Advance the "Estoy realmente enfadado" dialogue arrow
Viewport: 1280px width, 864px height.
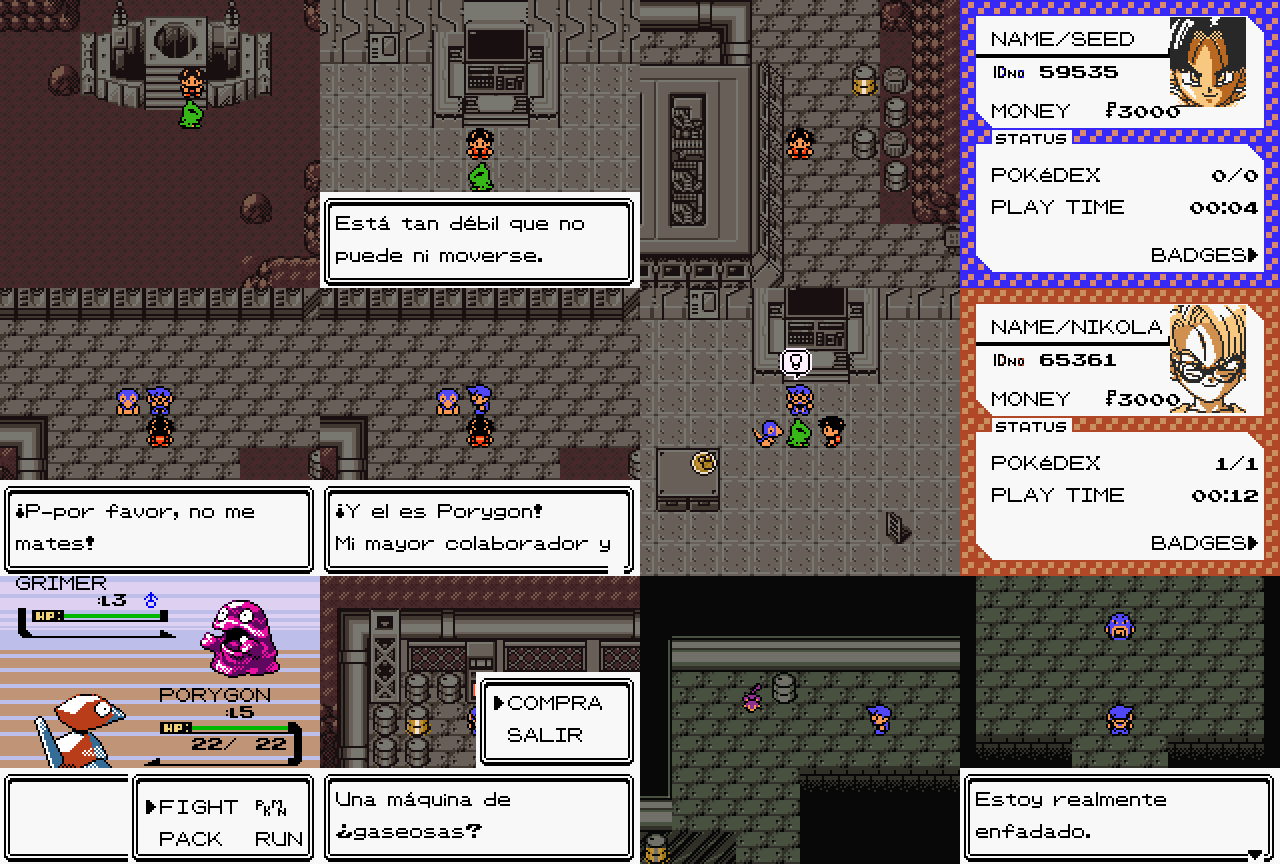(x=1254, y=853)
